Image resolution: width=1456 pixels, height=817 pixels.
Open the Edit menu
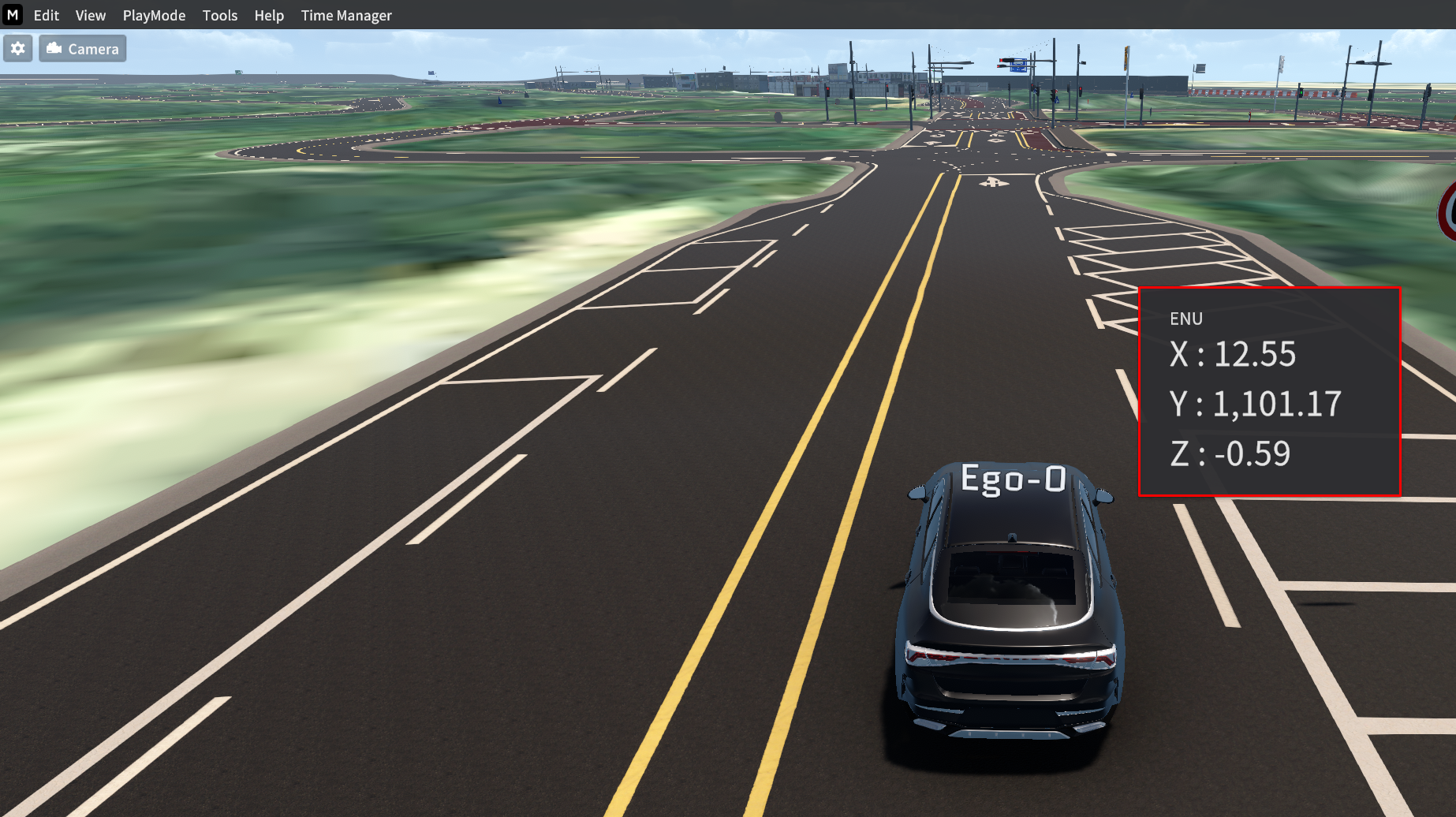click(46, 15)
